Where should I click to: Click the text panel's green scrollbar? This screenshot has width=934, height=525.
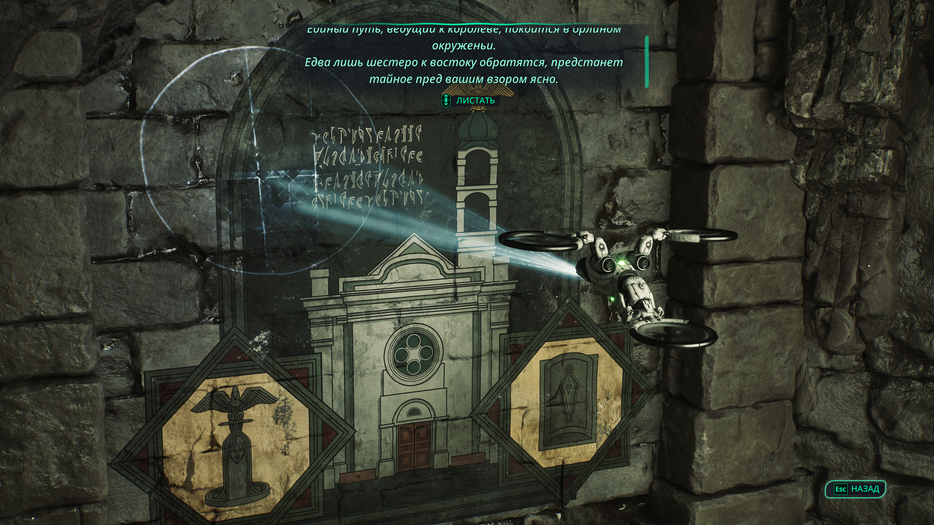point(646,61)
